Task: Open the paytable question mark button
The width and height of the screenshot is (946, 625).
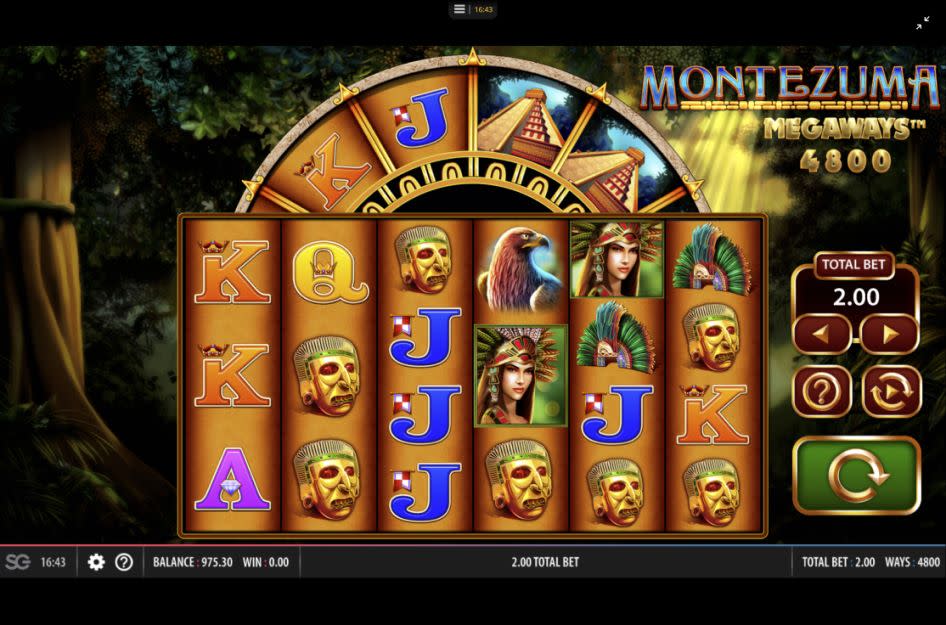Action: tap(821, 391)
